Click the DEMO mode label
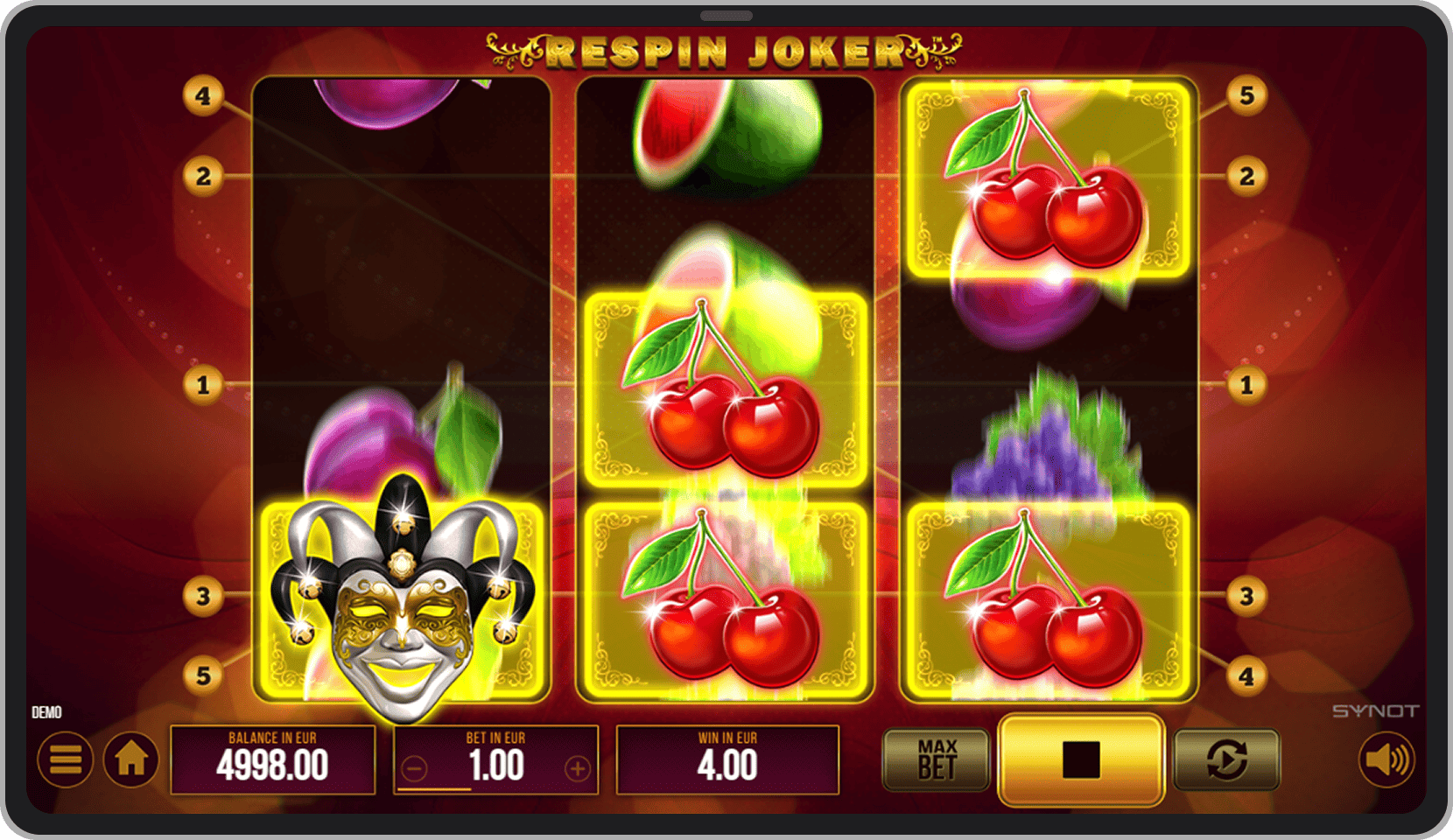The width and height of the screenshot is (1453, 840). [x=47, y=711]
